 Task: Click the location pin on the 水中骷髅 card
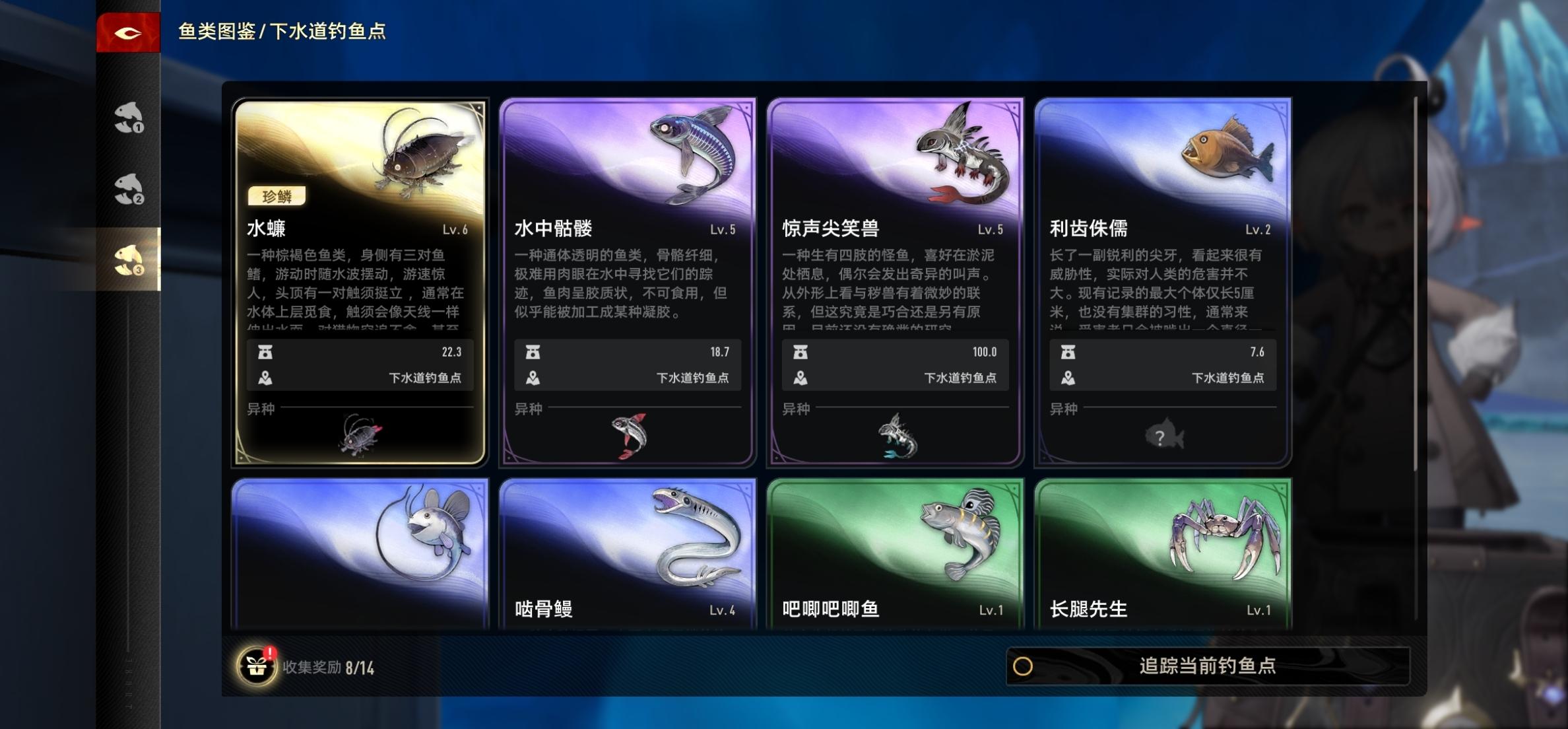[533, 380]
